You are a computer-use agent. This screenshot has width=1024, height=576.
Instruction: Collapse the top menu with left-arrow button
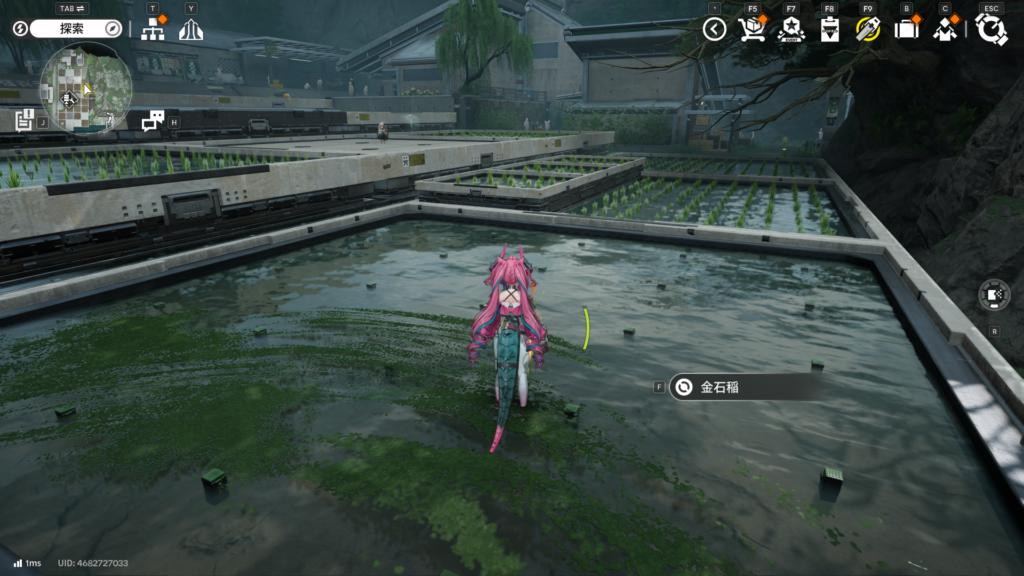[x=714, y=29]
